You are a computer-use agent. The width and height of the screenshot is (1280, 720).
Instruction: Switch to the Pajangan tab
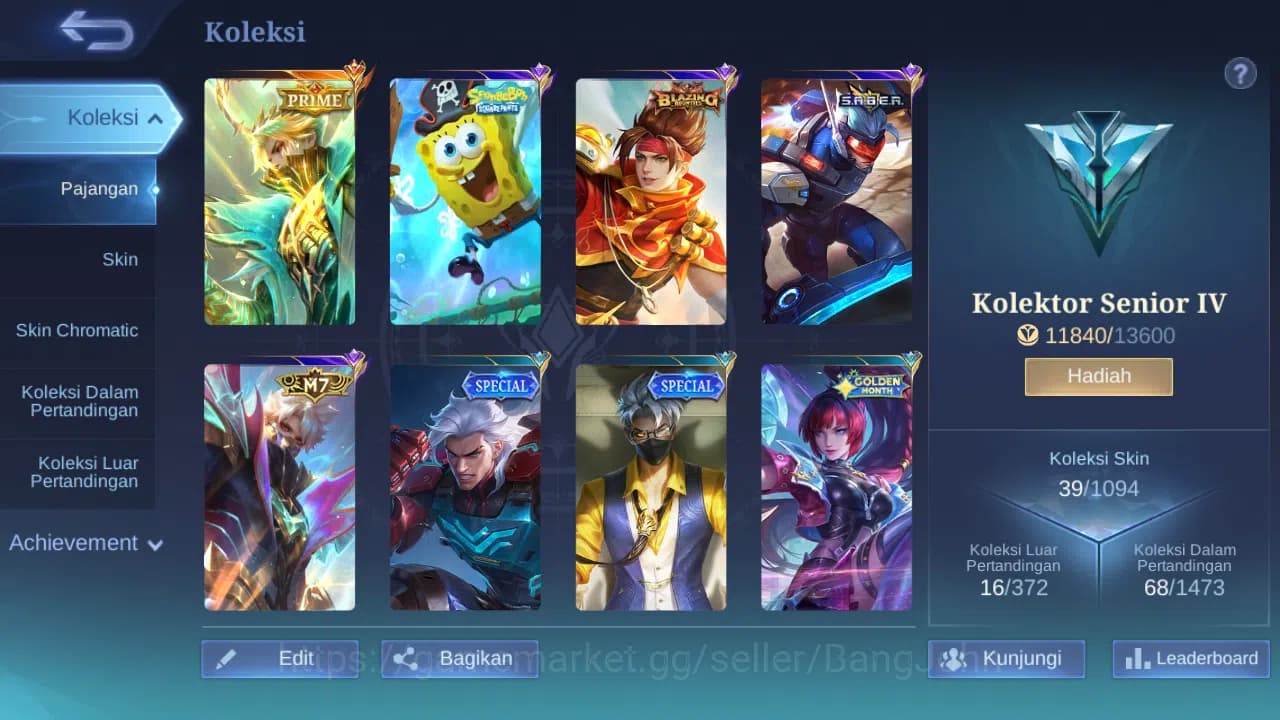tap(99, 188)
